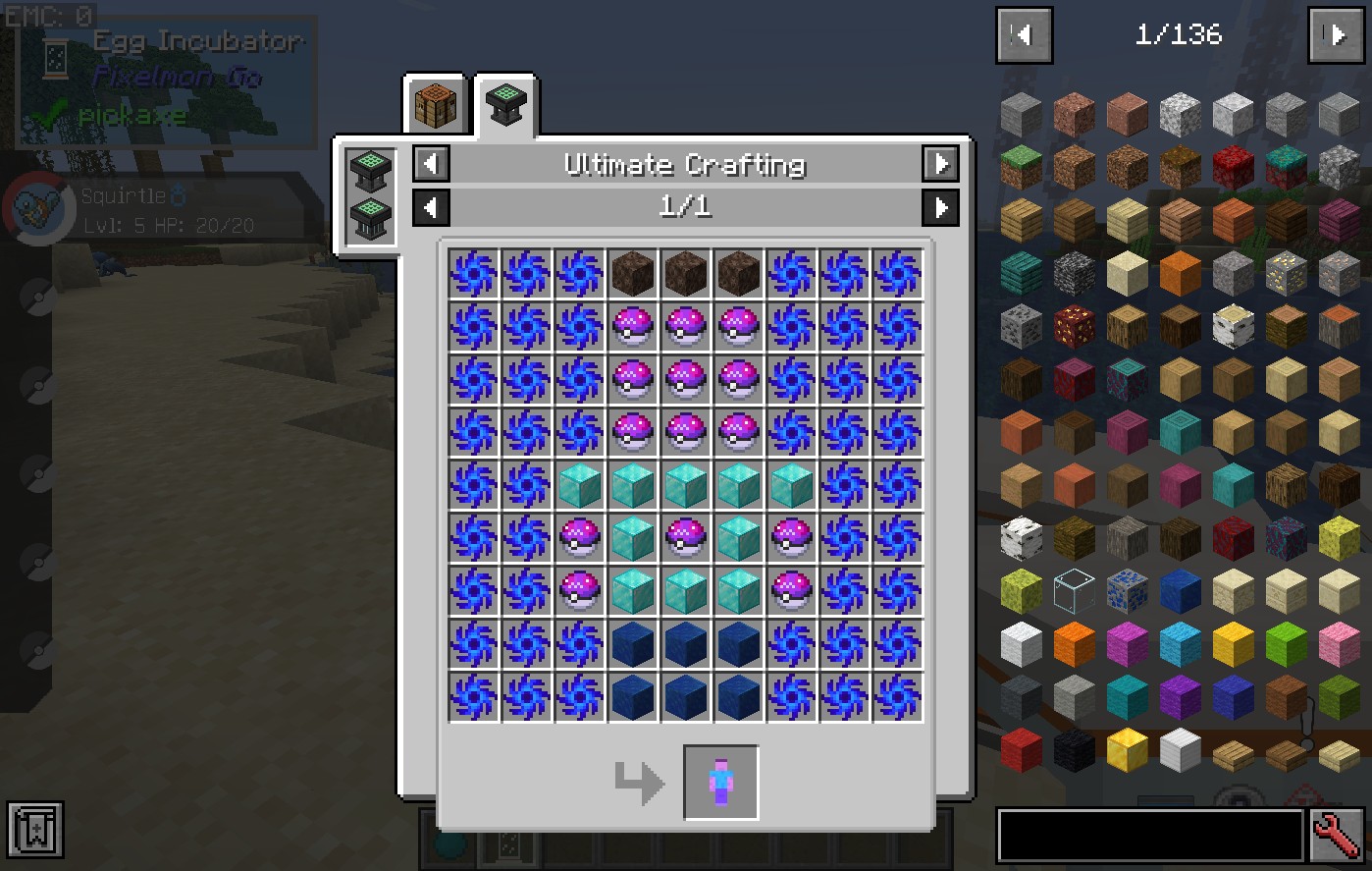Show the next recipe page beside 1/1
Screen dimensions: 1372x871
click(x=940, y=207)
